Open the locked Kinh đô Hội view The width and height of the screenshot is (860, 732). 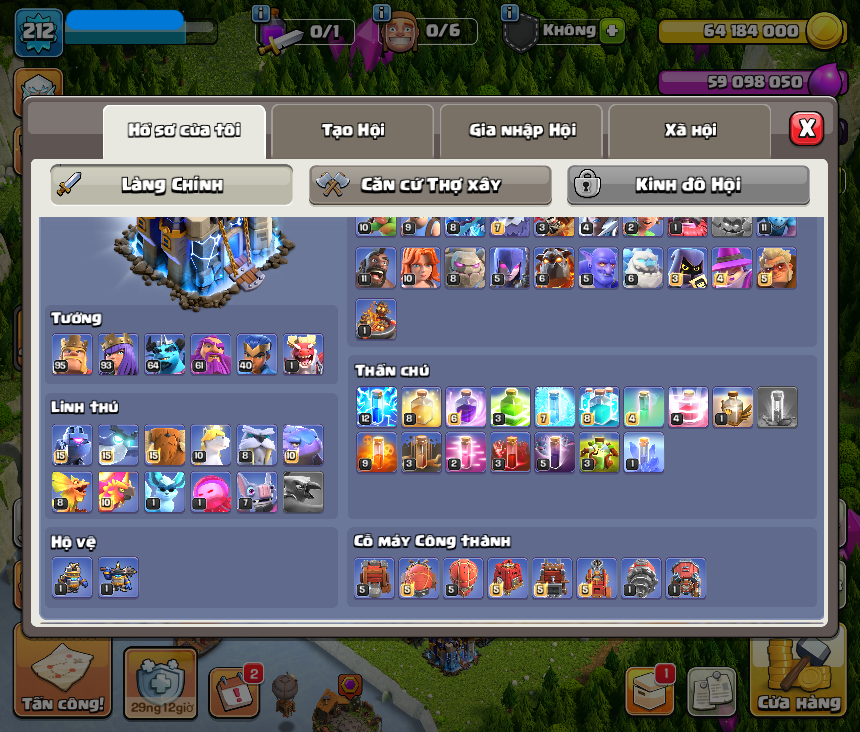tap(688, 185)
